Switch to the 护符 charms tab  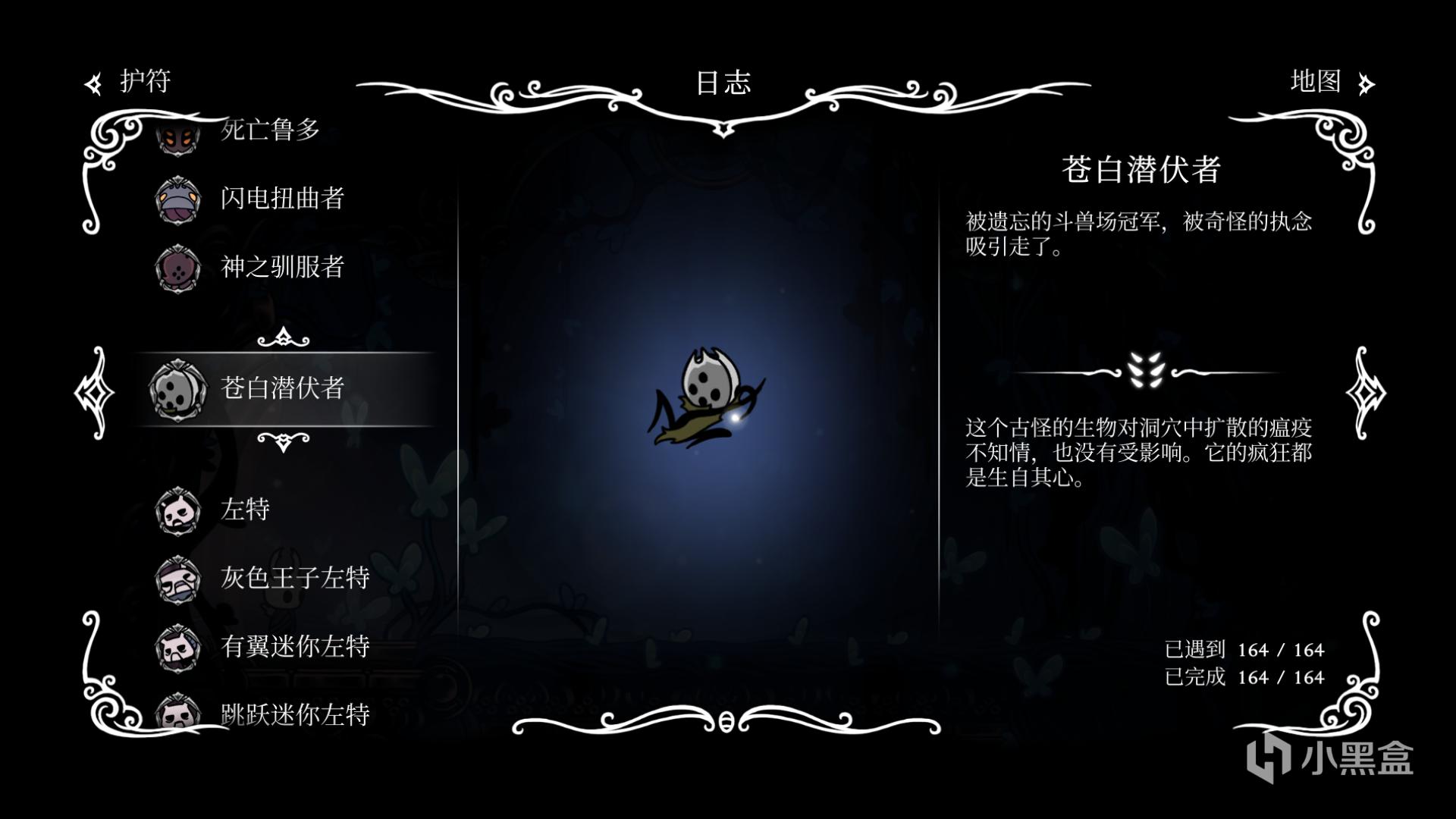(x=129, y=82)
